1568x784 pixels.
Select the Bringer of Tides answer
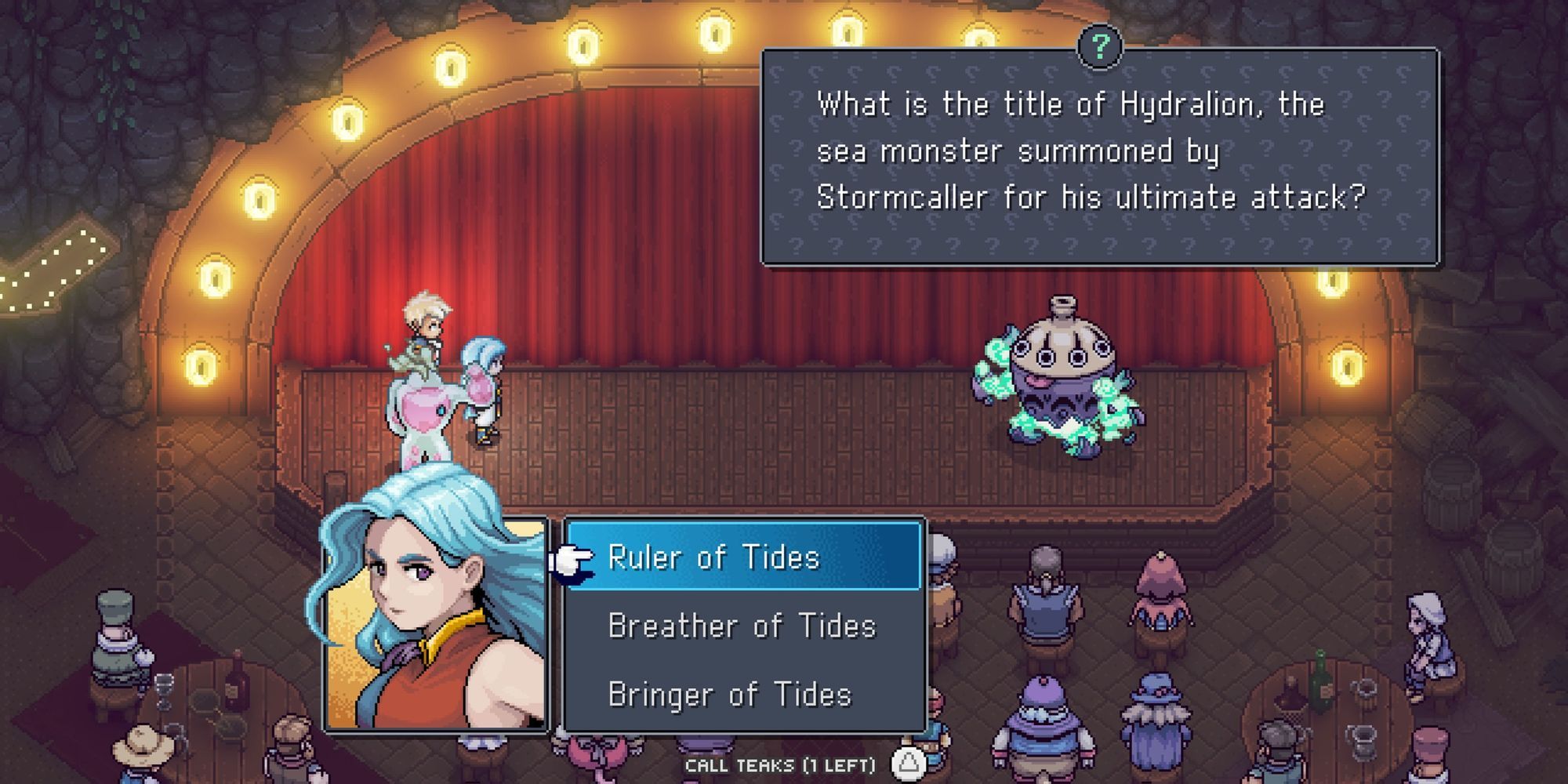point(731,693)
